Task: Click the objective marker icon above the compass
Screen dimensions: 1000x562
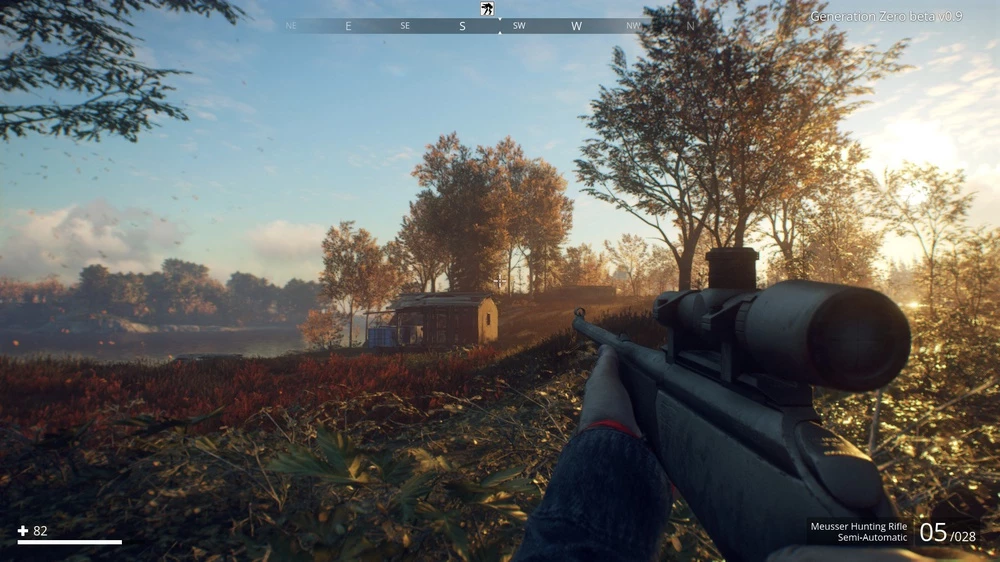Action: click(487, 9)
